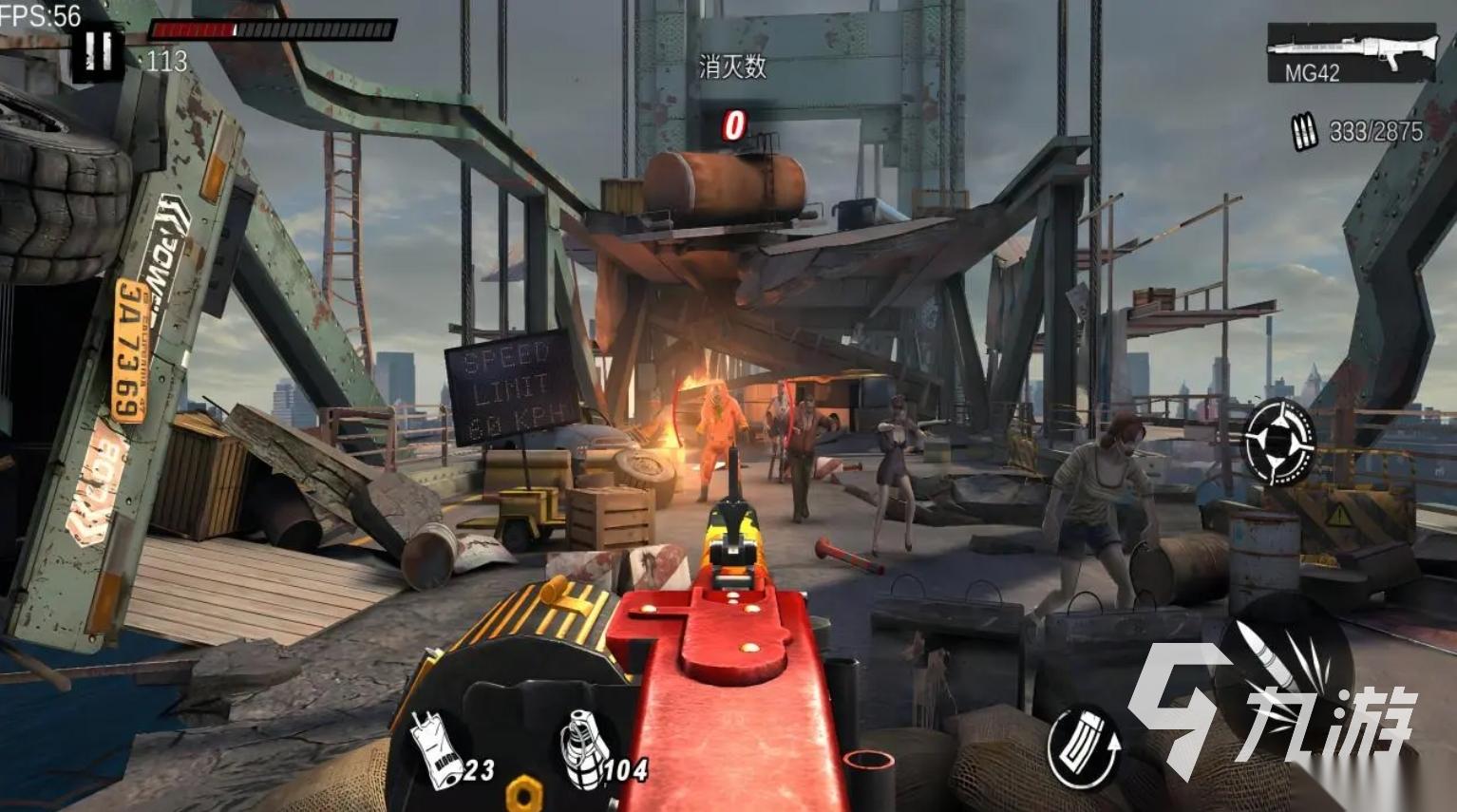Switch the MG42 weapon
The height and width of the screenshot is (812, 1457).
[x=1350, y=53]
